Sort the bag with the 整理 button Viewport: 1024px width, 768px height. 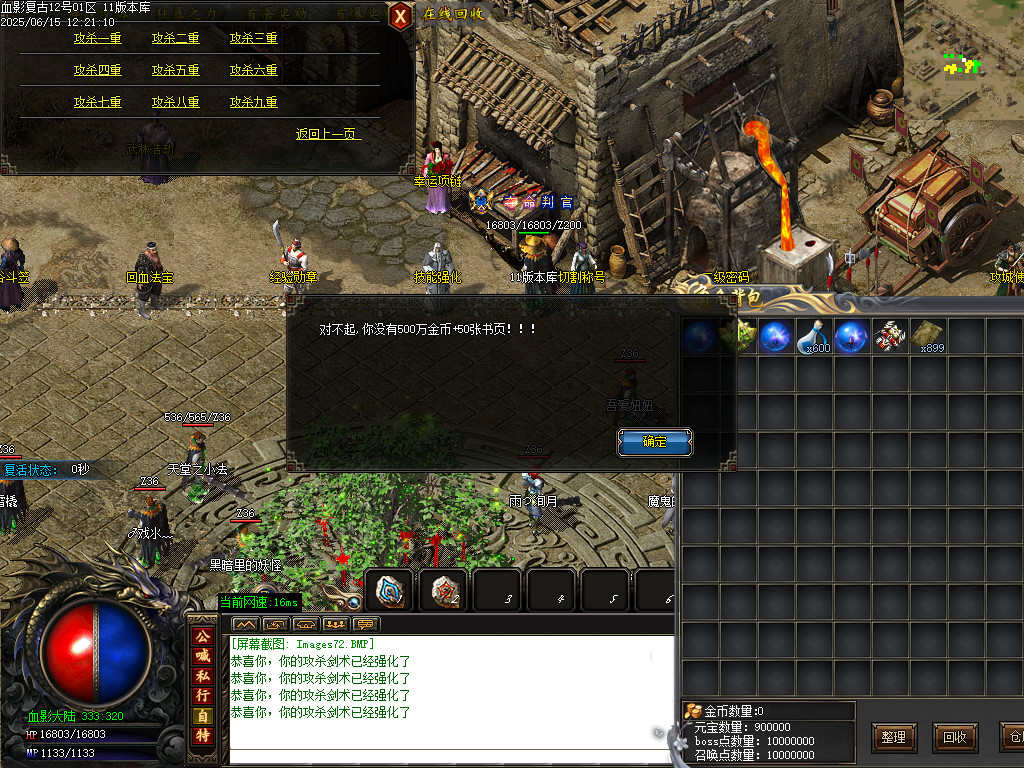click(894, 738)
